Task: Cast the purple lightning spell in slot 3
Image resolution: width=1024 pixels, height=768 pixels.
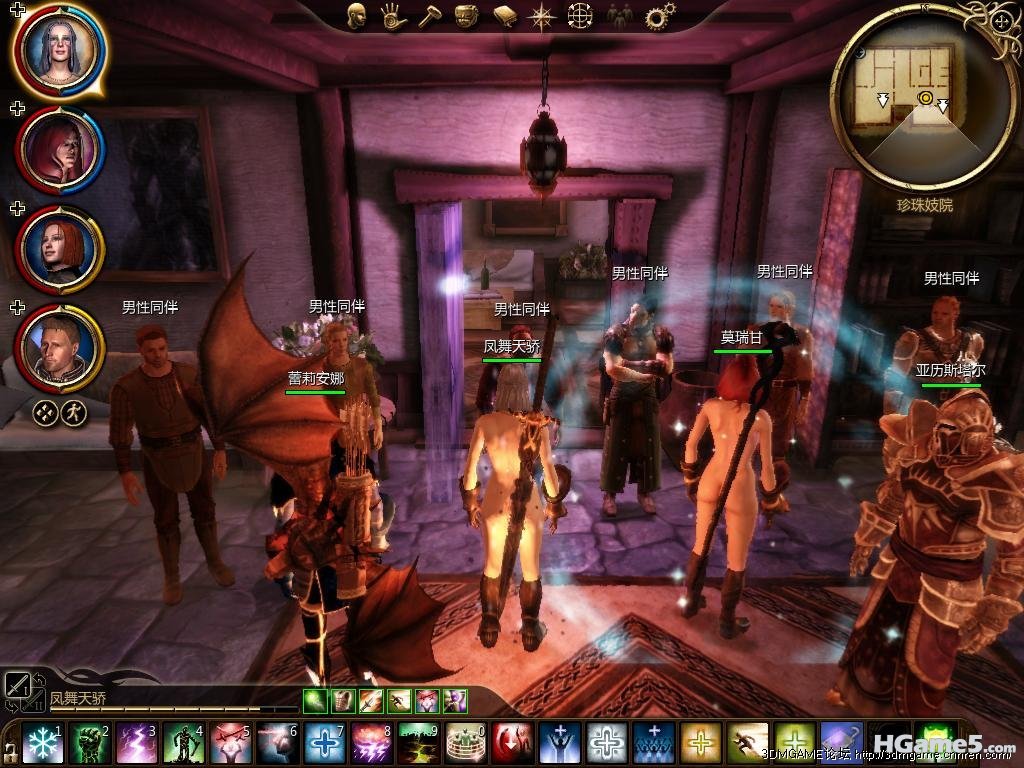Action: 137,743
